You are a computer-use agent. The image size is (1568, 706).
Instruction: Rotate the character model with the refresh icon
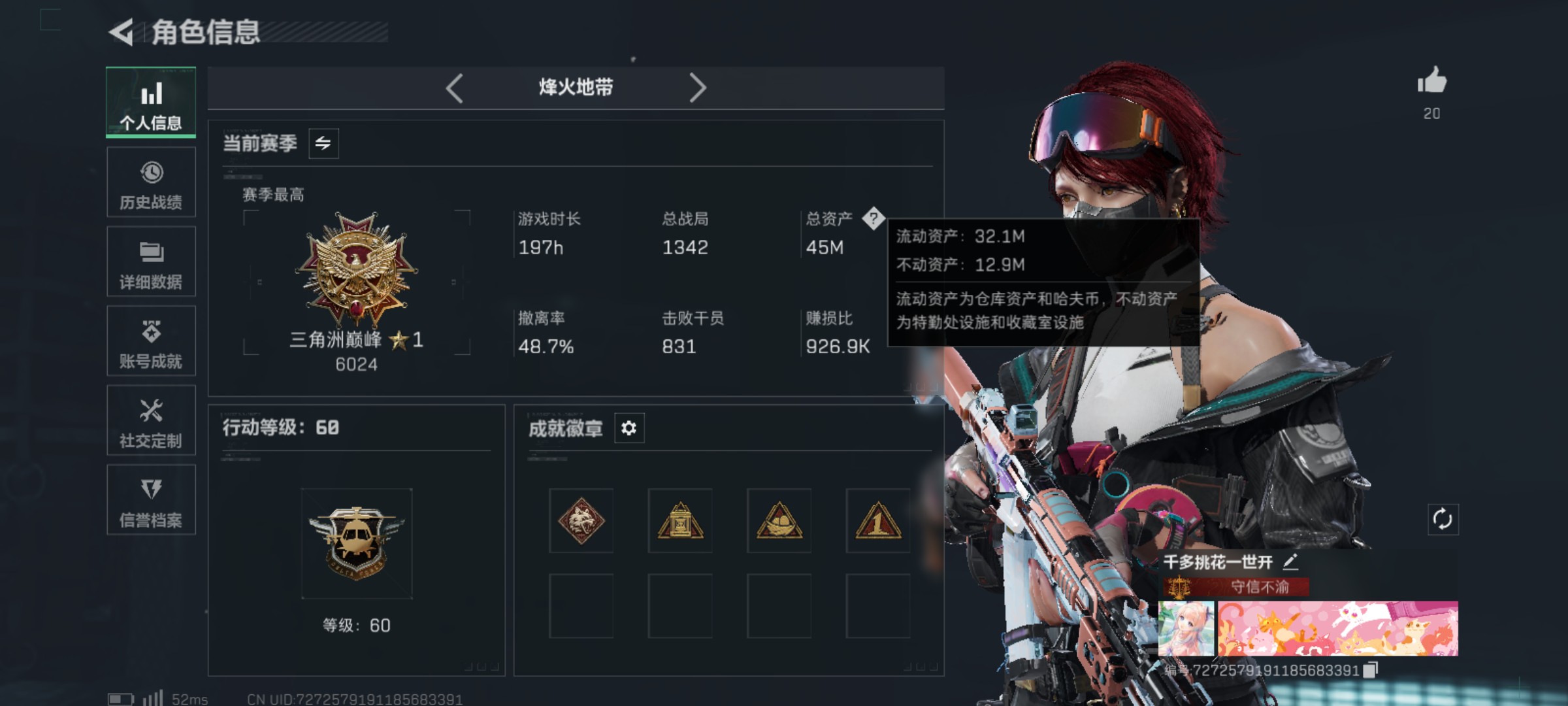[x=1443, y=520]
